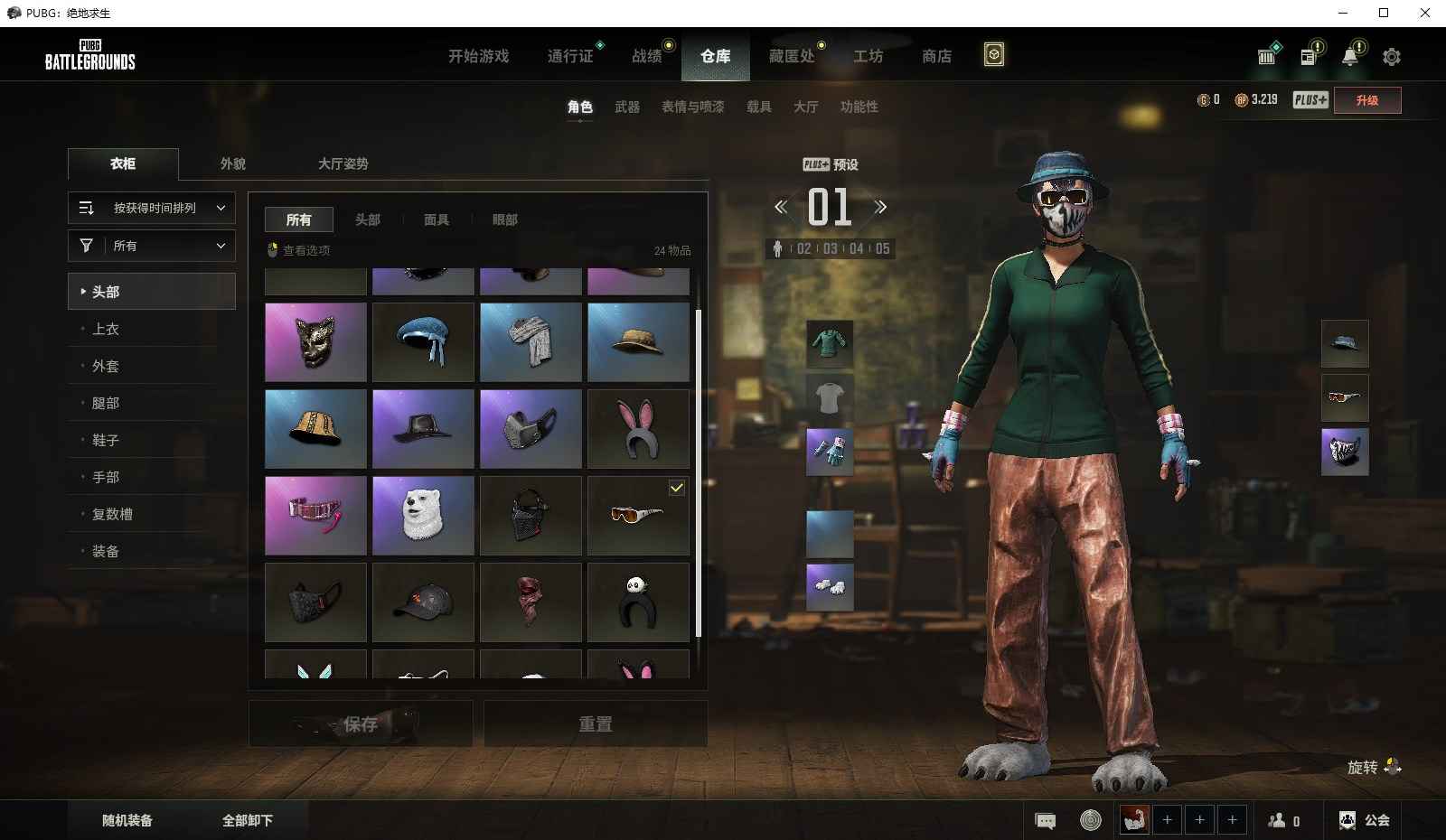The width and height of the screenshot is (1446, 840).
Task: Open the 开始游戏 menu
Action: (478, 56)
